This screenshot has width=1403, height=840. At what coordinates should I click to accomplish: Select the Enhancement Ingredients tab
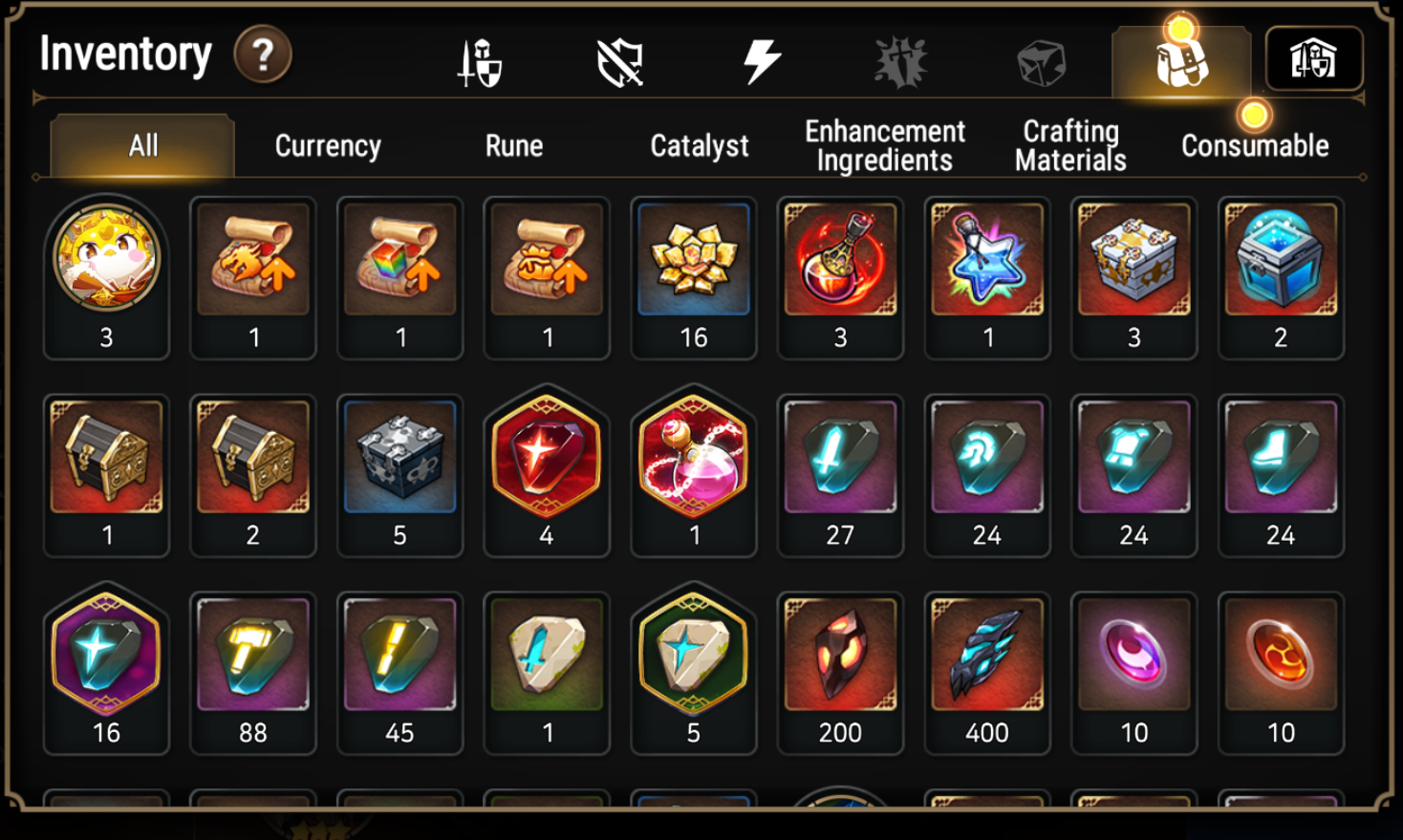click(884, 145)
